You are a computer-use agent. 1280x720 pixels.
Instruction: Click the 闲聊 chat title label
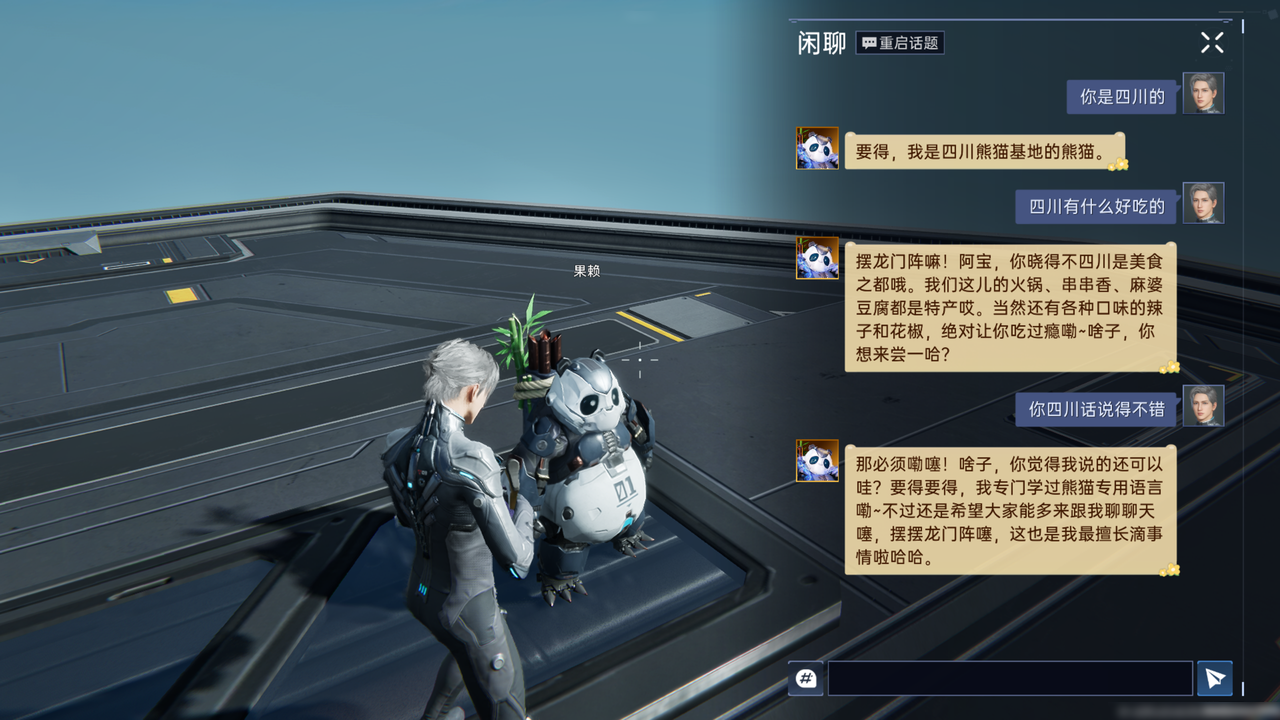coord(820,42)
